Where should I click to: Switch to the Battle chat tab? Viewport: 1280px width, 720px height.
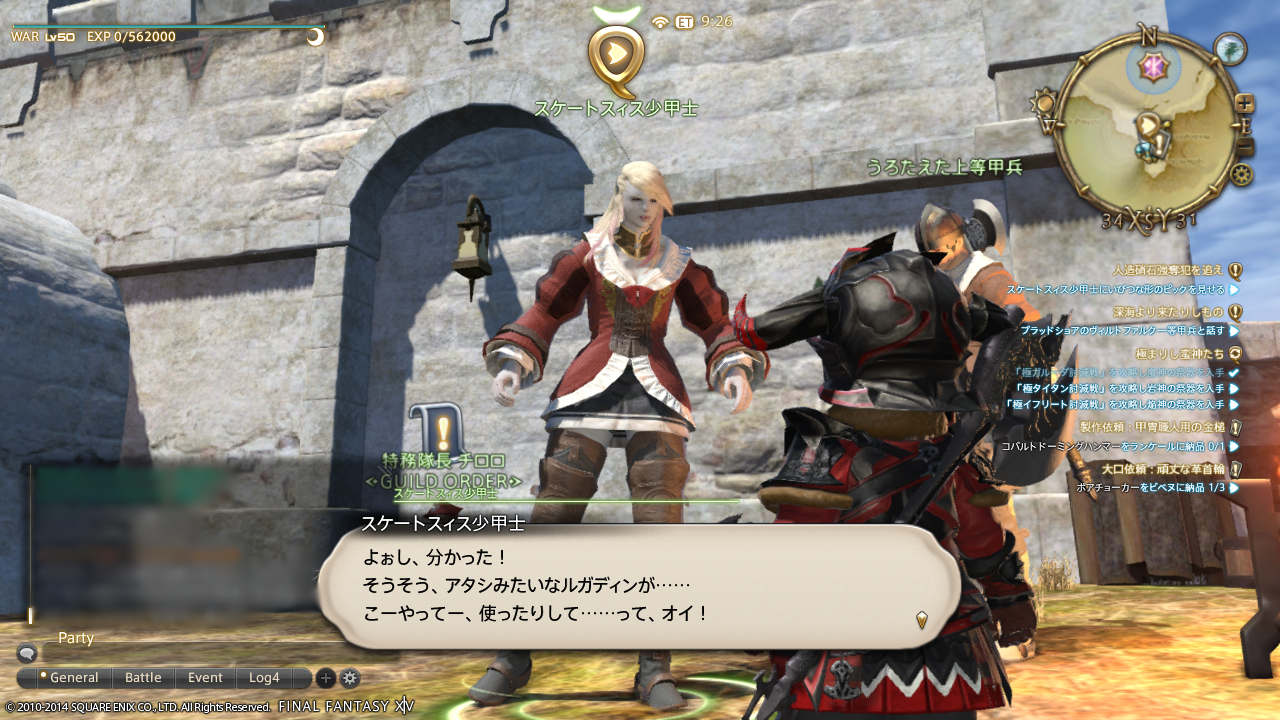tap(142, 677)
